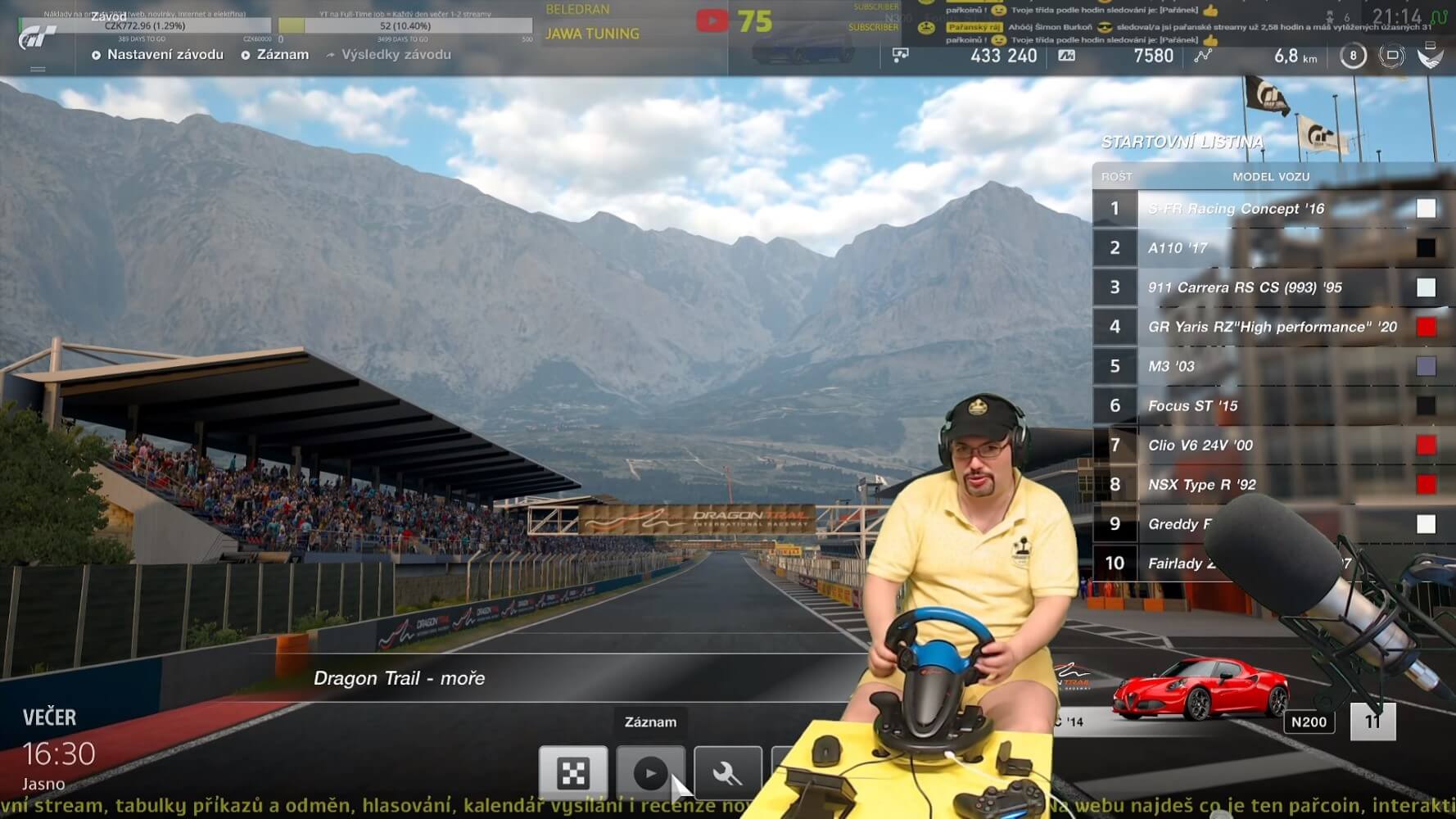Open the race start checkered grid icon
1456x819 pixels.
[x=573, y=771]
